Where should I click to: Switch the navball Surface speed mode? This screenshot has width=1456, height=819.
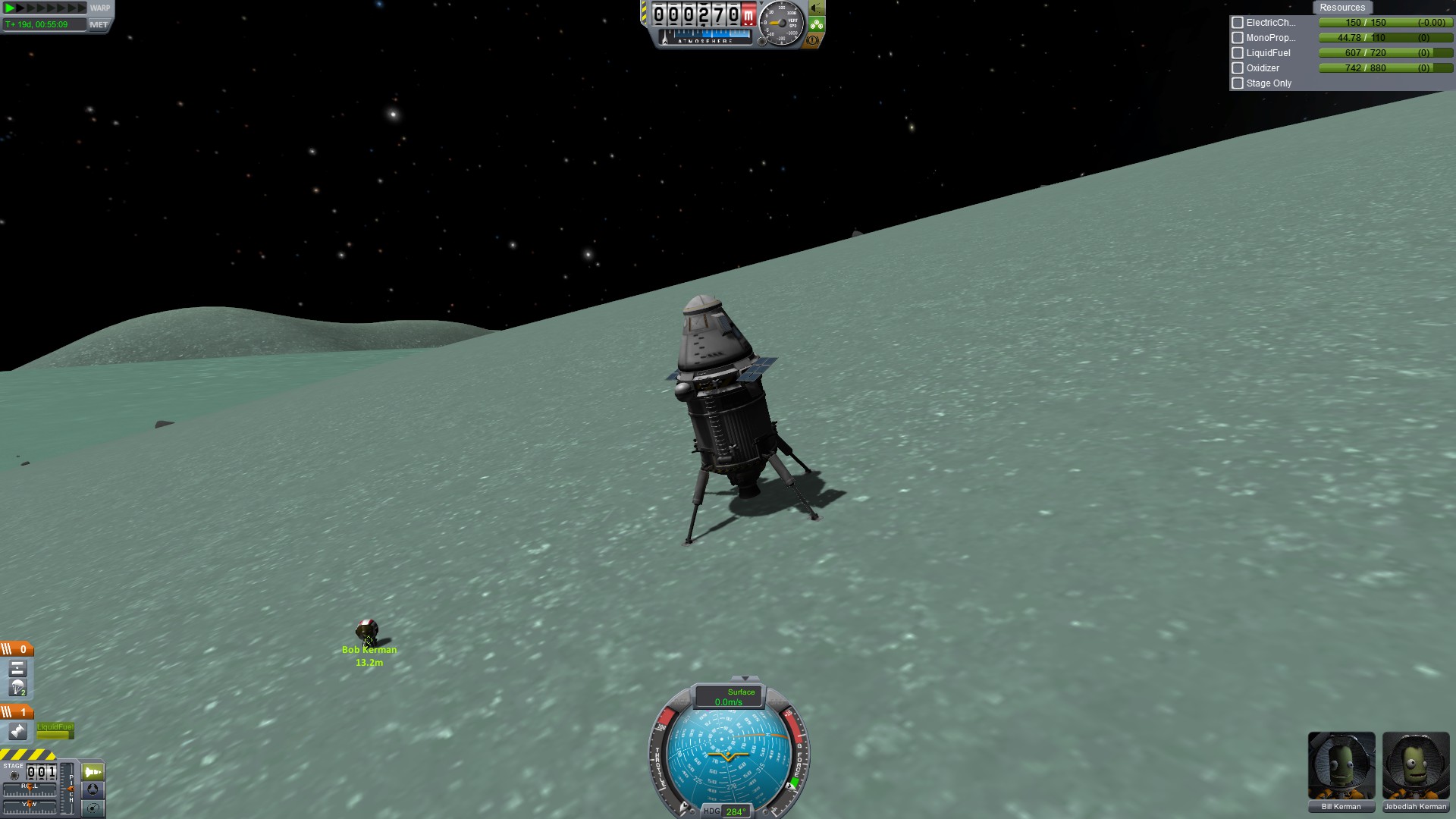pos(730,696)
